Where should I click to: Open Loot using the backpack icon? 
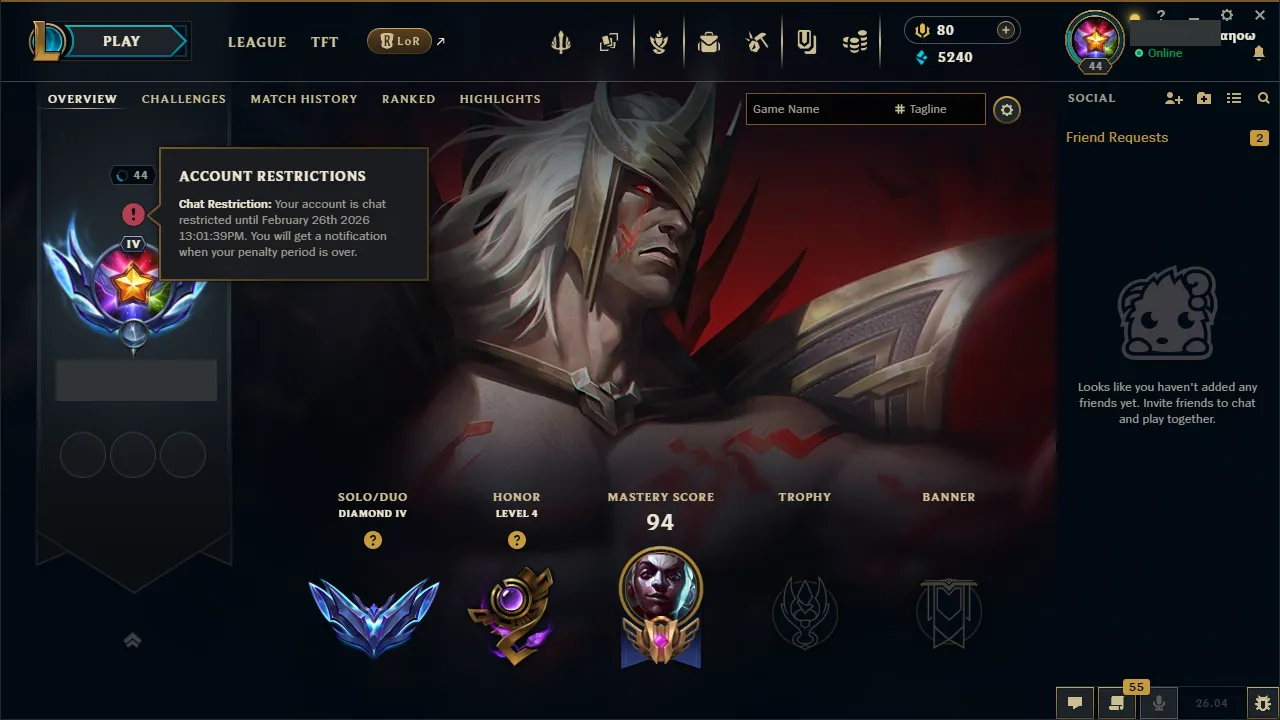709,41
